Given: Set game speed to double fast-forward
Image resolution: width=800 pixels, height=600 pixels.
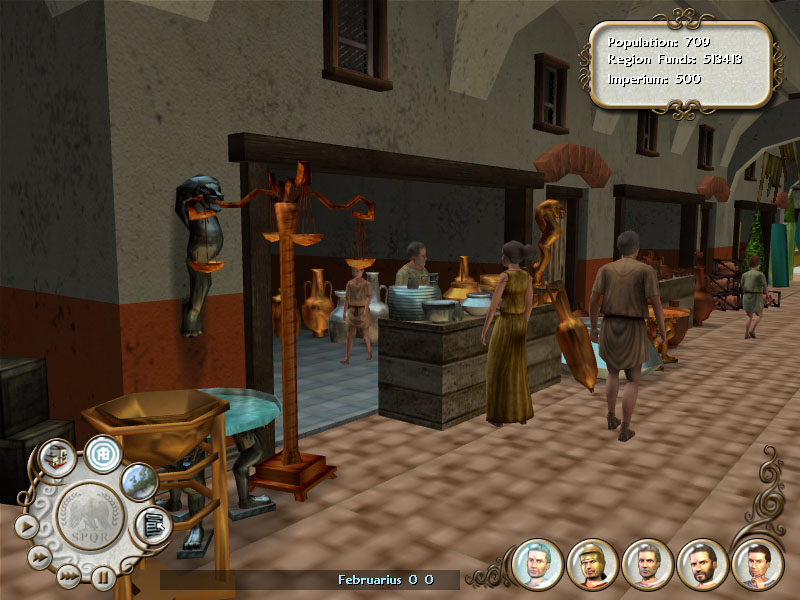Looking at the screenshot, I should pos(41,555).
